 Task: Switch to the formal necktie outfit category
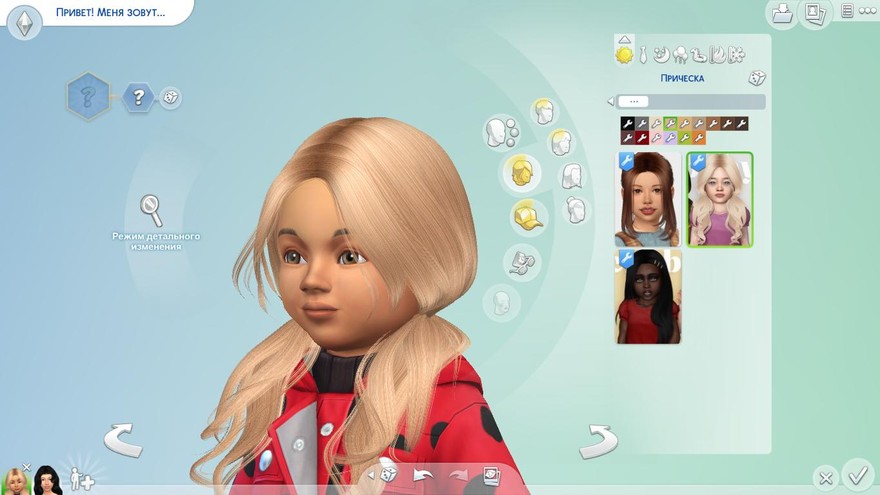pos(644,54)
